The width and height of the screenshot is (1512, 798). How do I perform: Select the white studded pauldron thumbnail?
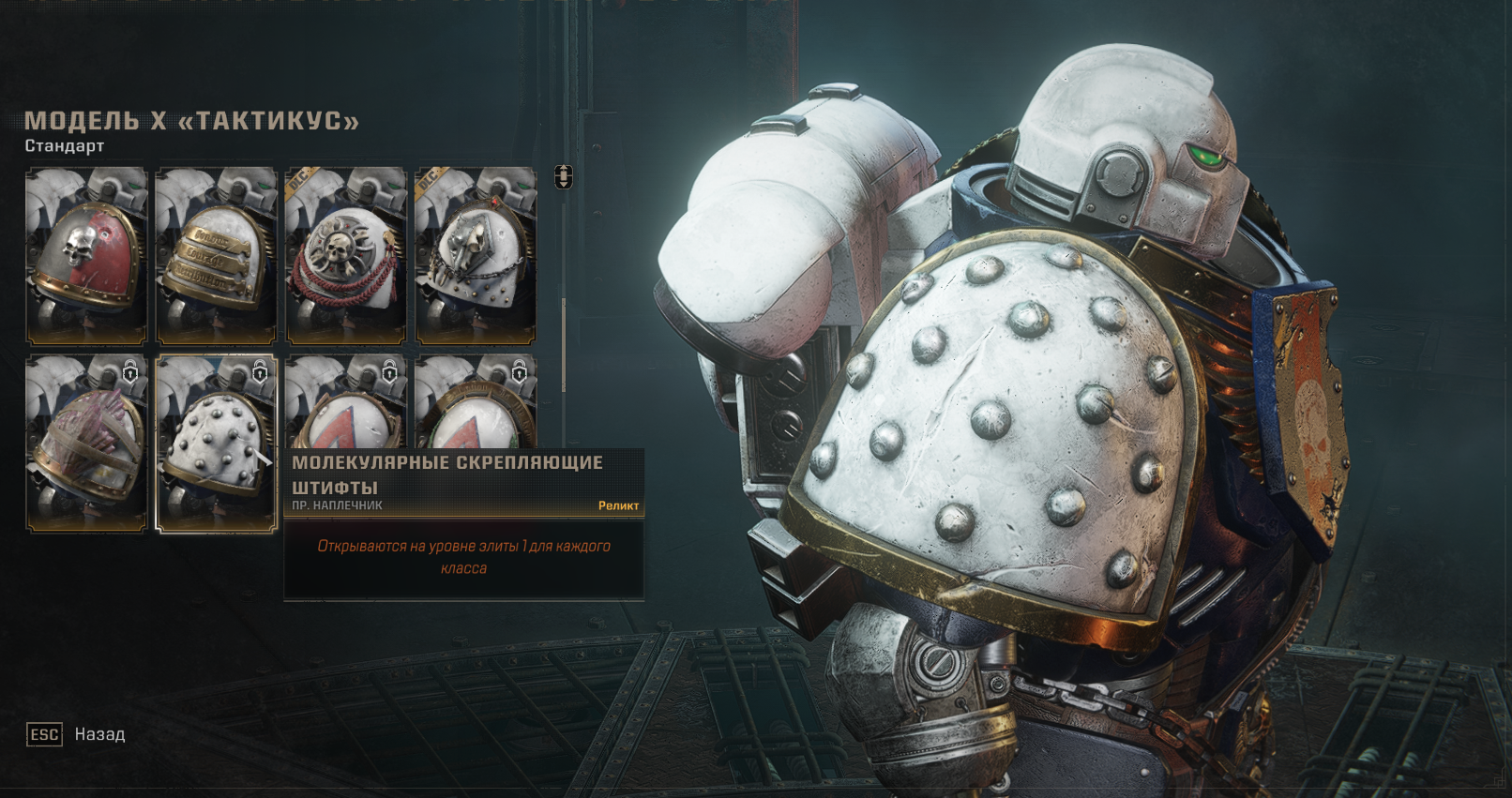coord(216,444)
